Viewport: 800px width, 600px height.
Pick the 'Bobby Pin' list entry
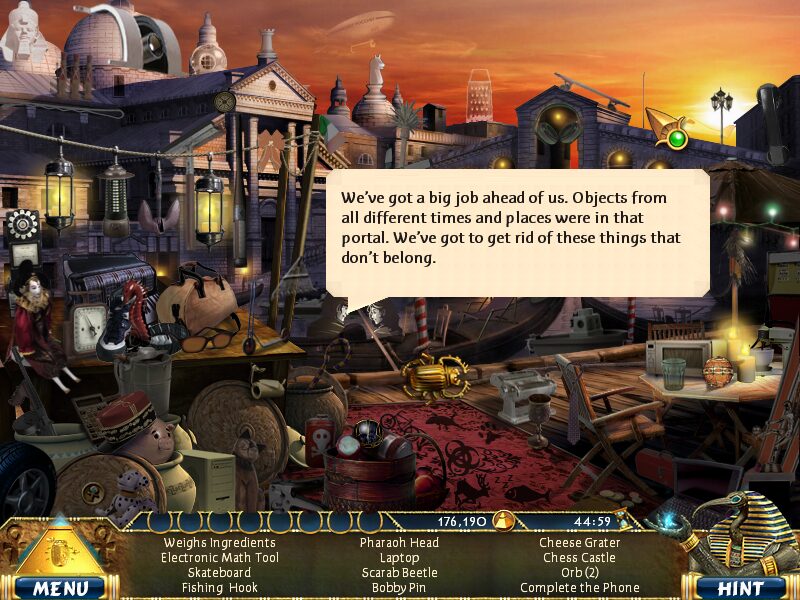click(400, 588)
